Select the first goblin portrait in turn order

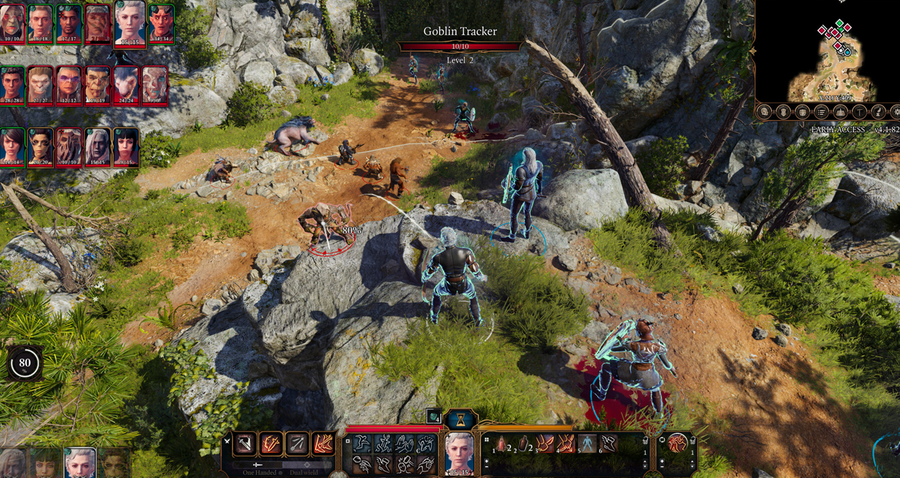tap(41, 86)
